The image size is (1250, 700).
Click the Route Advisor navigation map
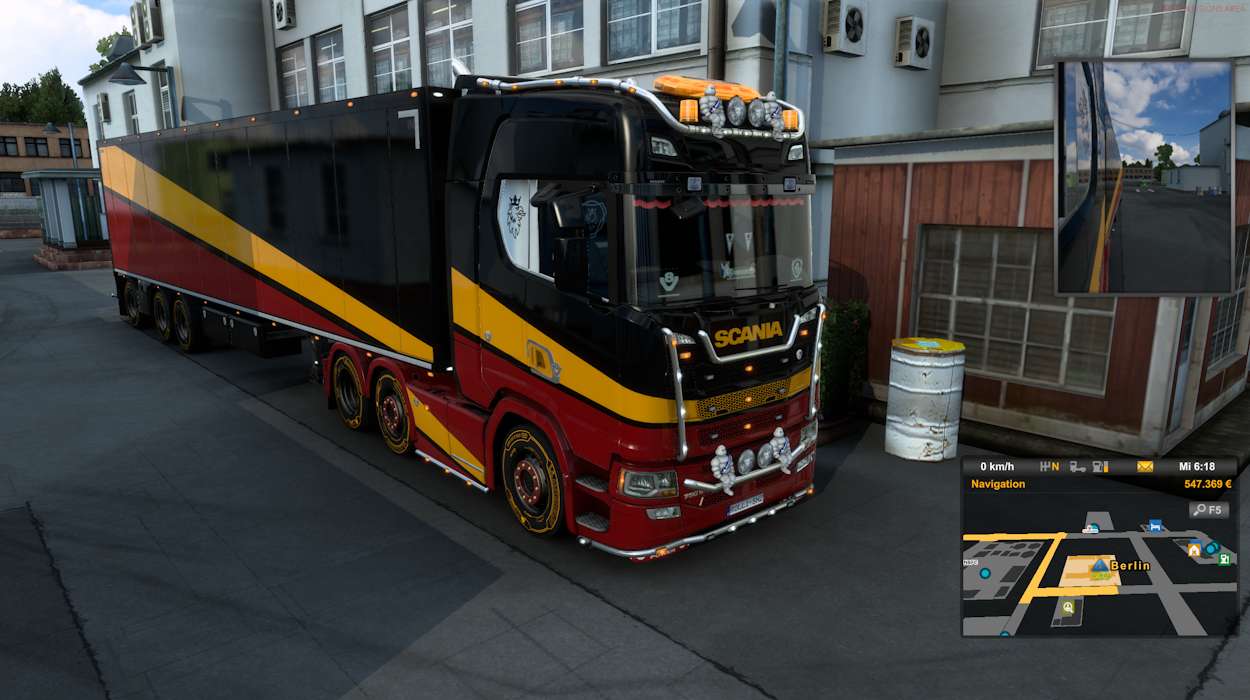click(x=1099, y=580)
